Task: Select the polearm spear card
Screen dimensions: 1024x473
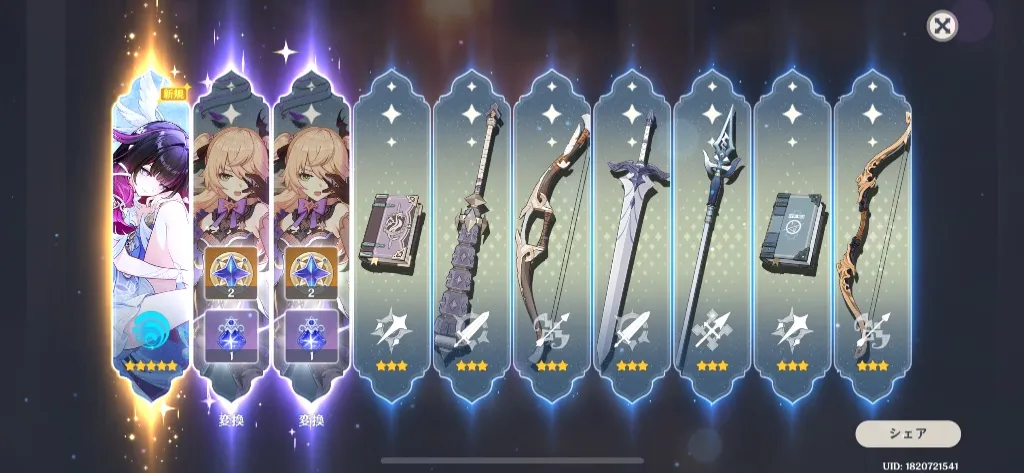Action: [711, 235]
